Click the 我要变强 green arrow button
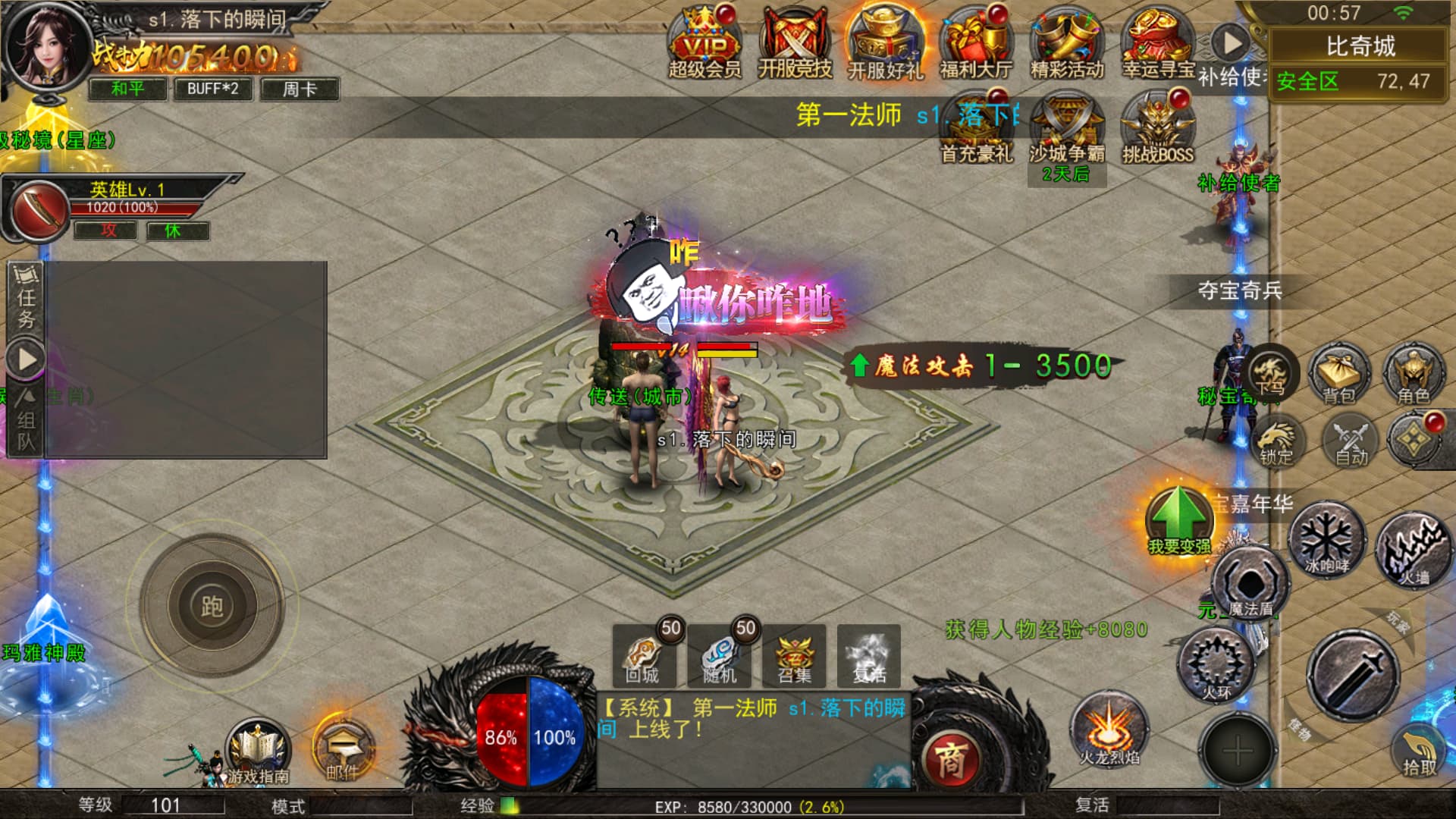 pyautogui.click(x=1178, y=520)
